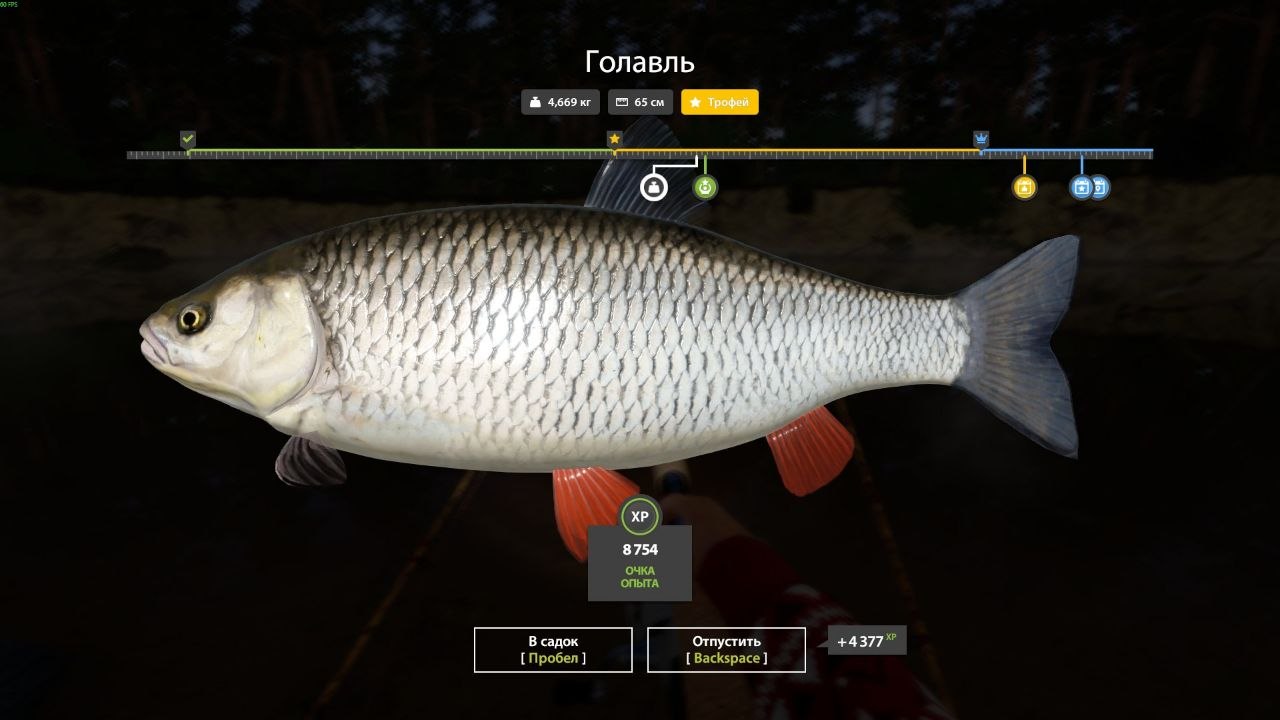Click the gold star trophy threshold marker
Viewport: 1280px width, 720px height.
coord(614,139)
